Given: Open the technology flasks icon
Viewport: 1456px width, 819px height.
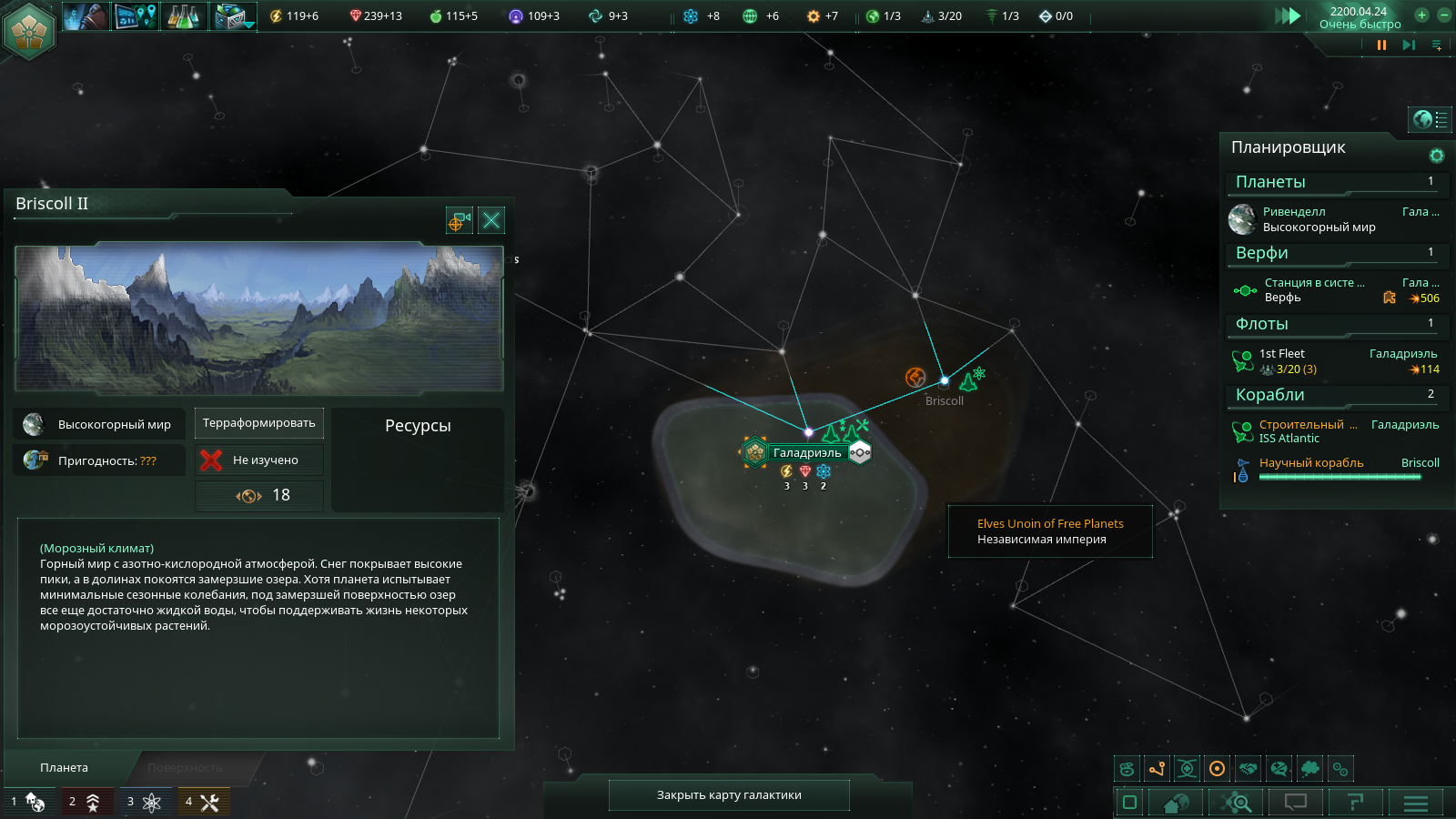Looking at the screenshot, I should coord(184,15).
